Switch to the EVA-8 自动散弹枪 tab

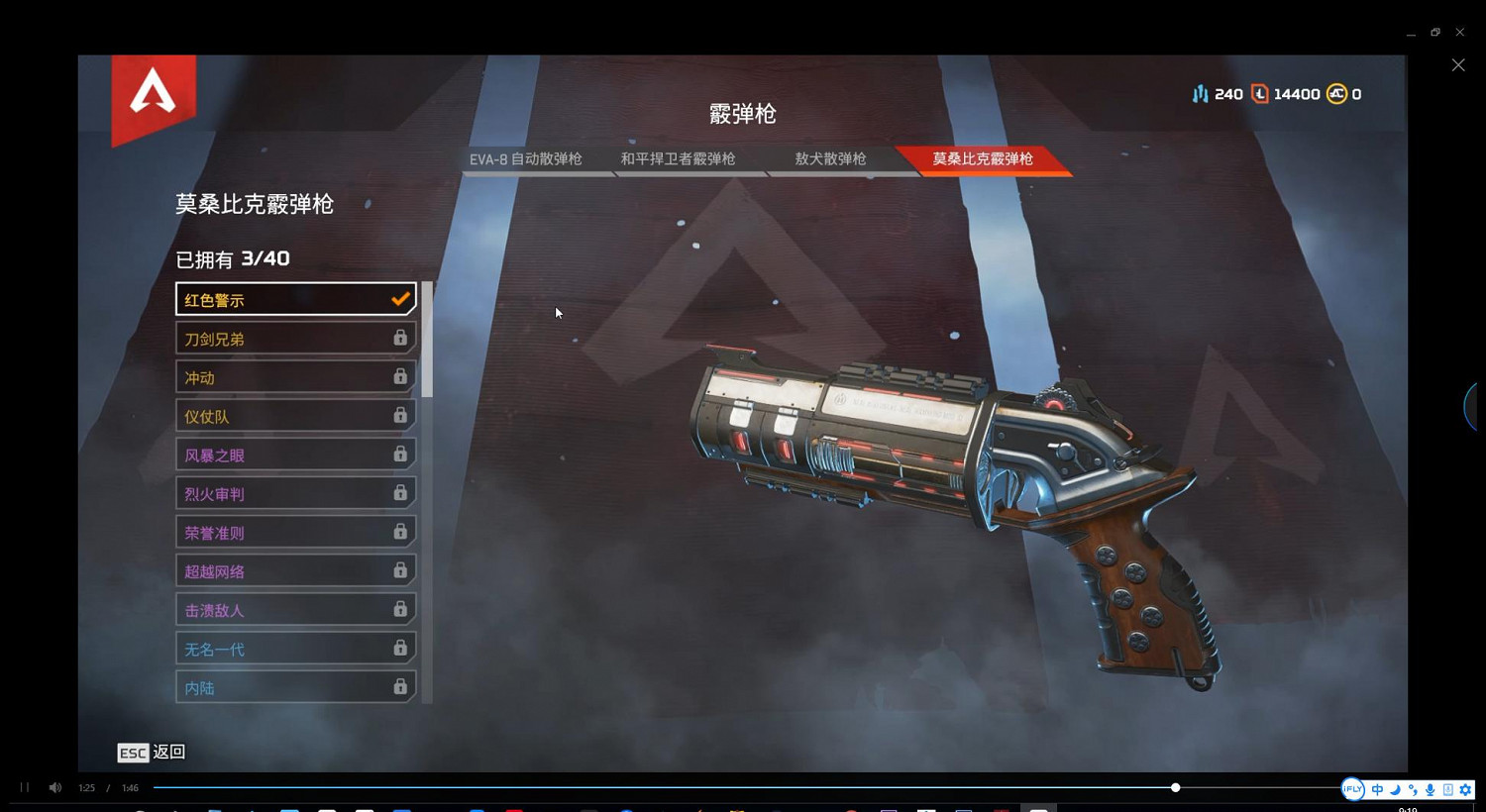click(x=526, y=158)
